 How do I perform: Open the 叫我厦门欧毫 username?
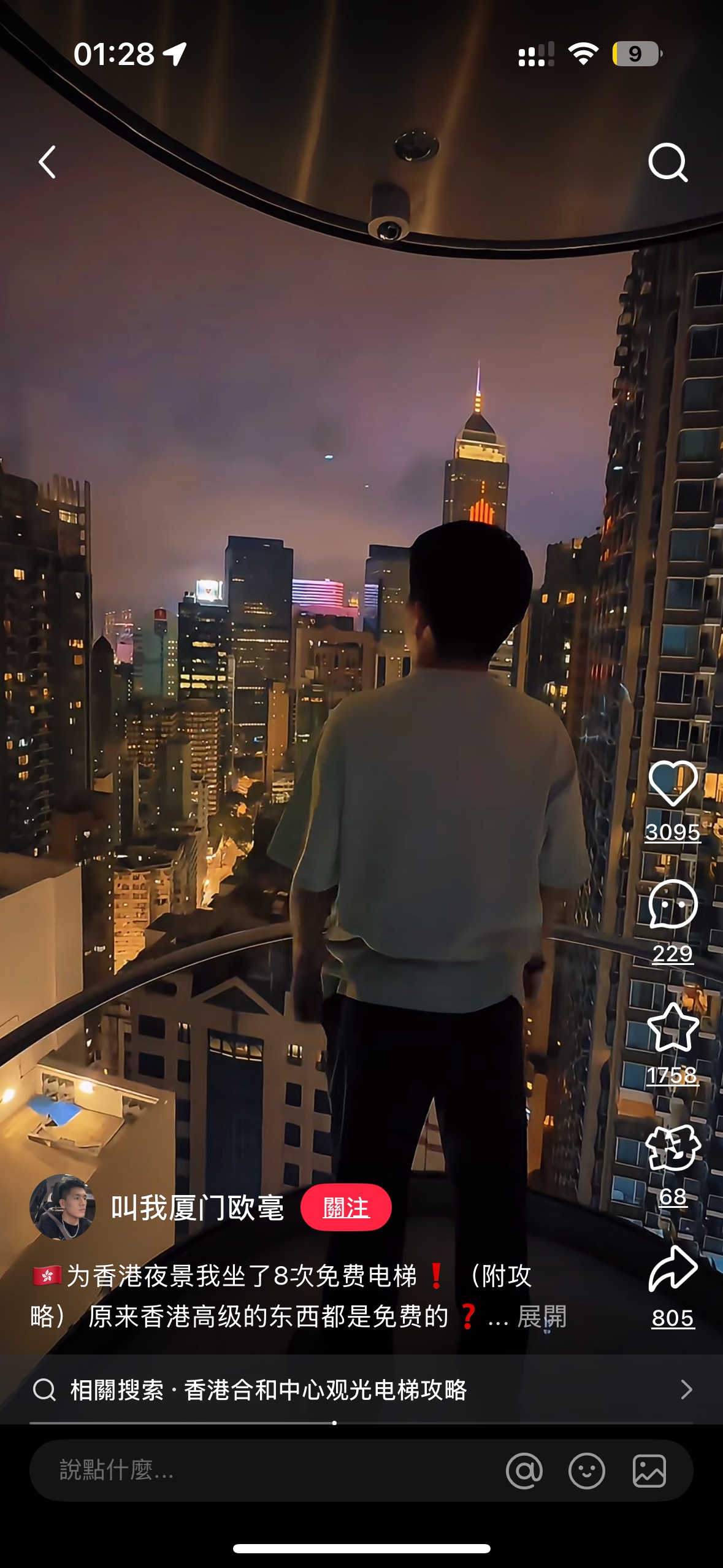point(197,1207)
